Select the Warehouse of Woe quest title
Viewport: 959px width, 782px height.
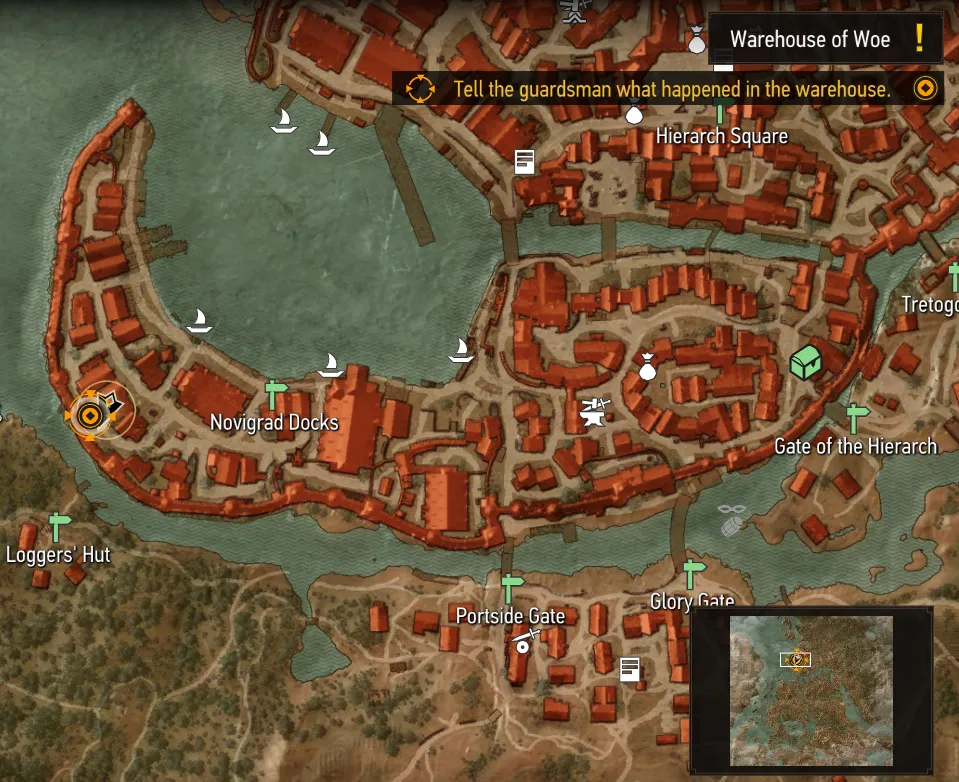[x=810, y=40]
